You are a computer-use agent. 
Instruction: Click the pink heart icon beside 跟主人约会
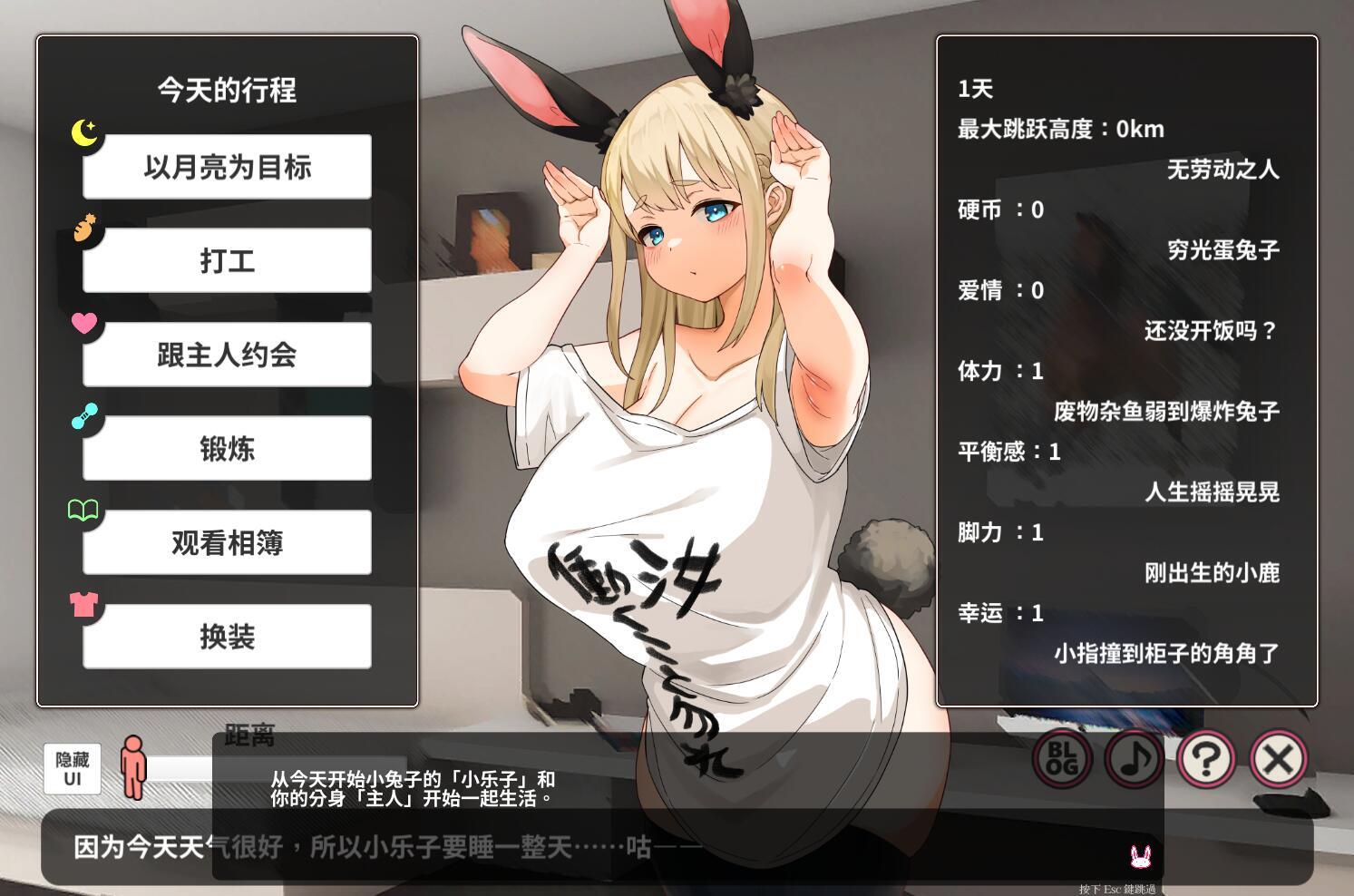coord(84,323)
